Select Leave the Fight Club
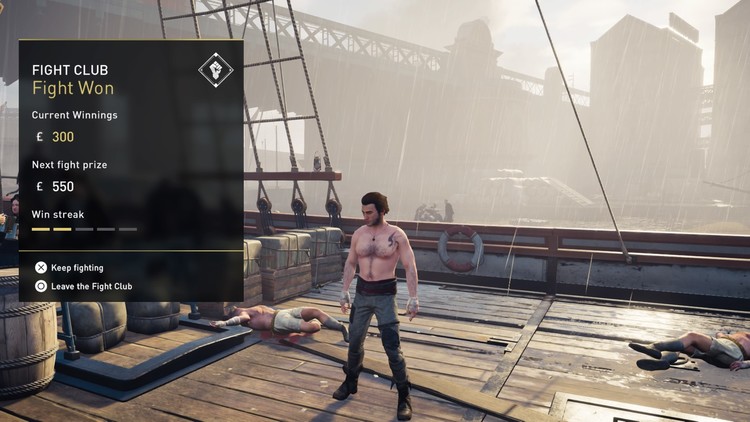This screenshot has width=750, height=422. [90, 286]
